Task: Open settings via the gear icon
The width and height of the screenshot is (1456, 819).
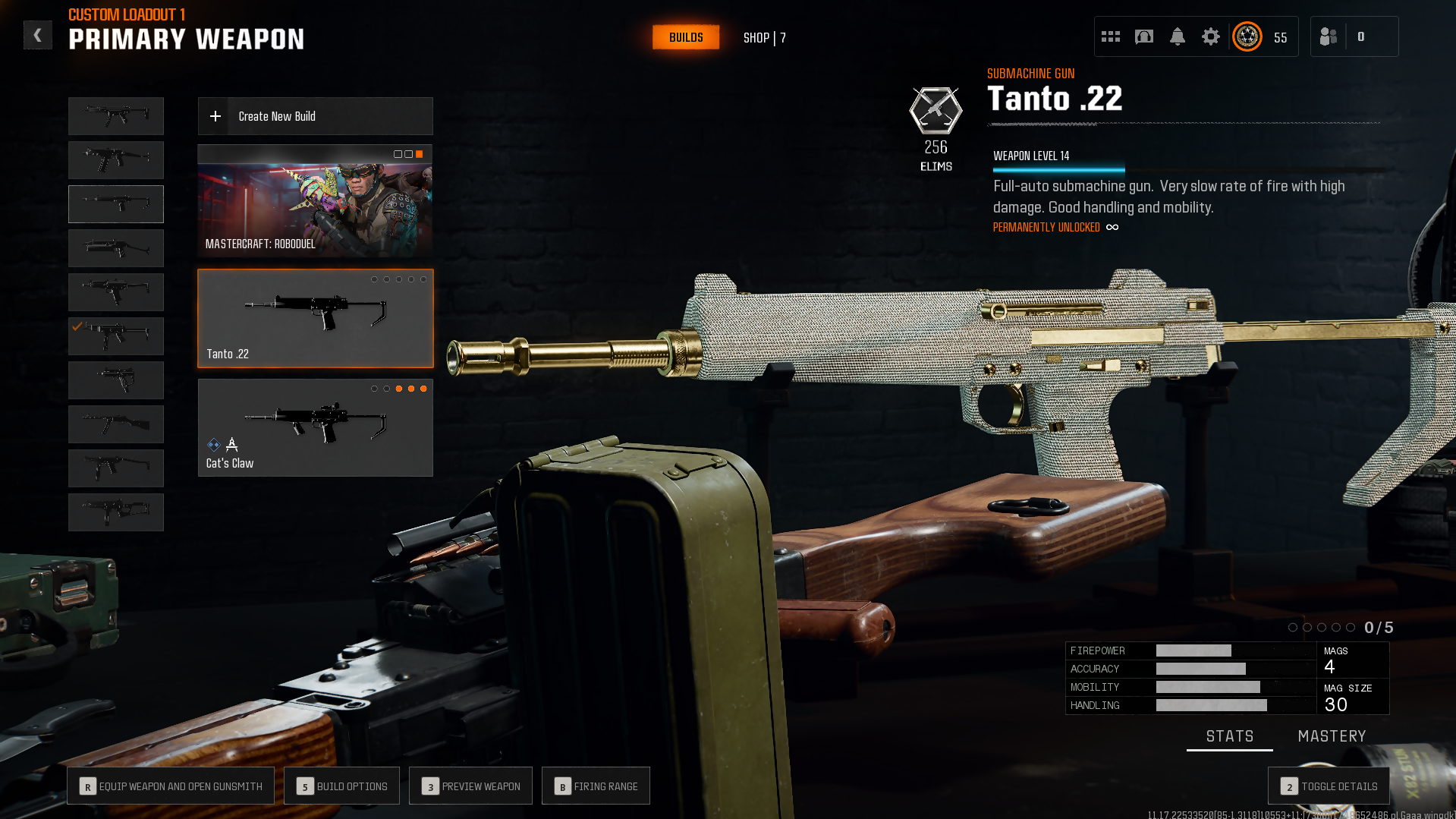Action: (x=1211, y=36)
